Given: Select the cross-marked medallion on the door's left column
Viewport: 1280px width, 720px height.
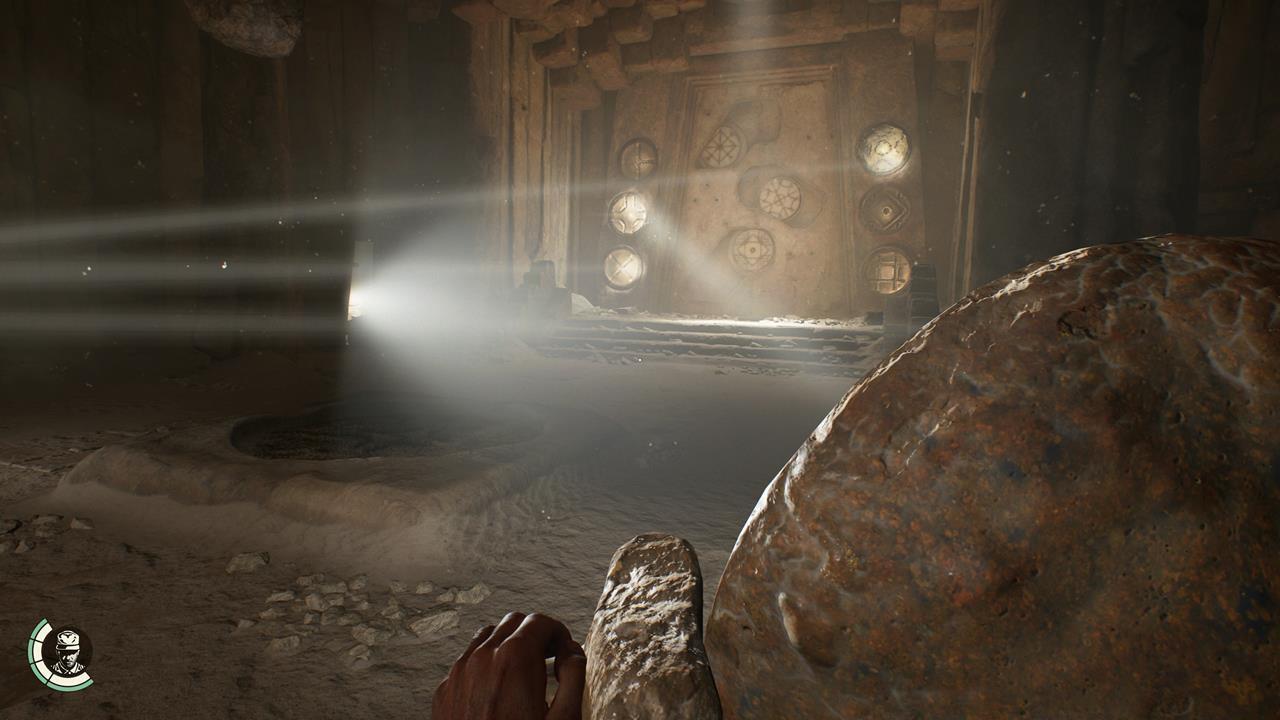Looking at the screenshot, I should point(639,157).
